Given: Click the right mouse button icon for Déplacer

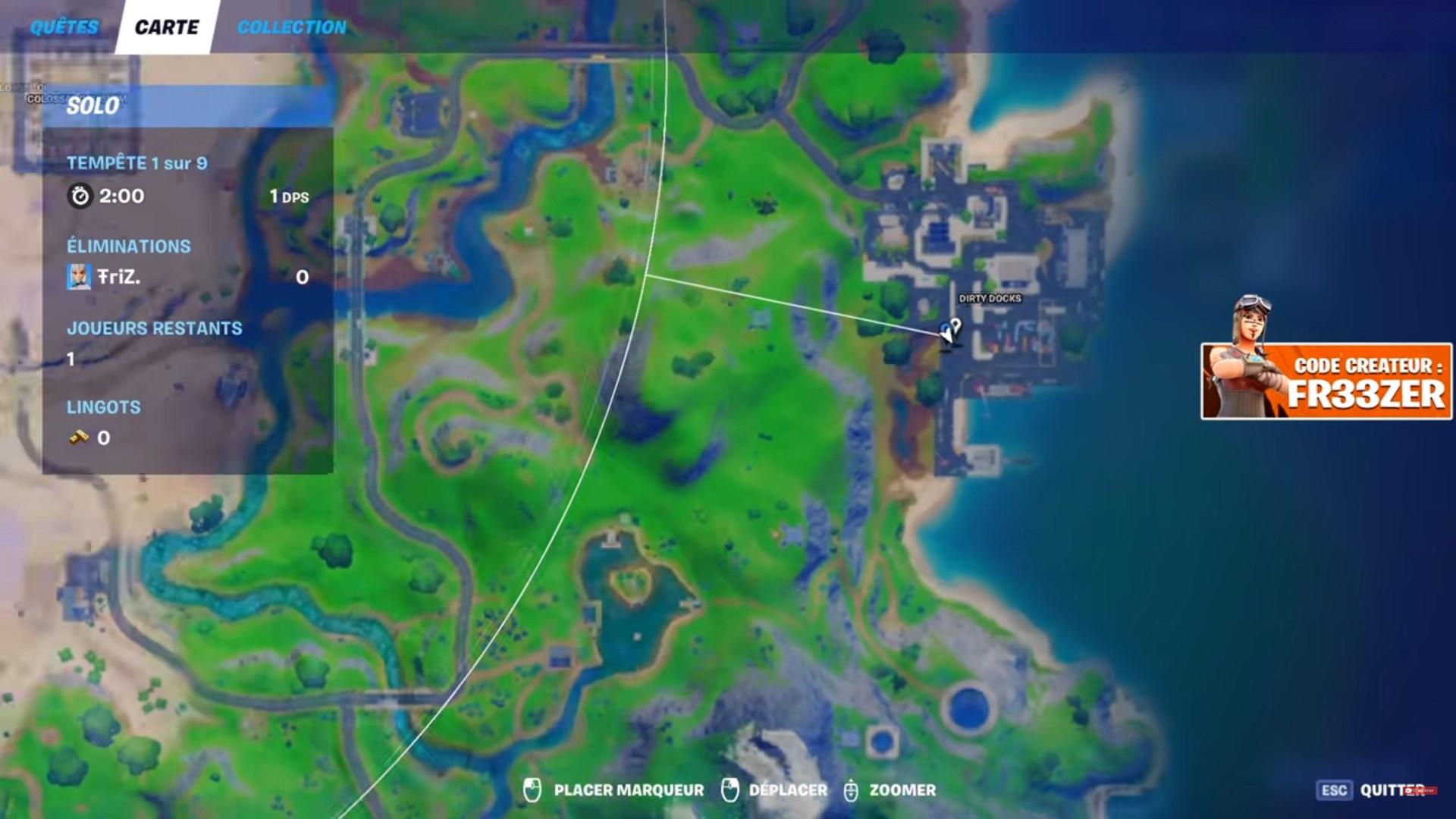Looking at the screenshot, I should pyautogui.click(x=730, y=789).
